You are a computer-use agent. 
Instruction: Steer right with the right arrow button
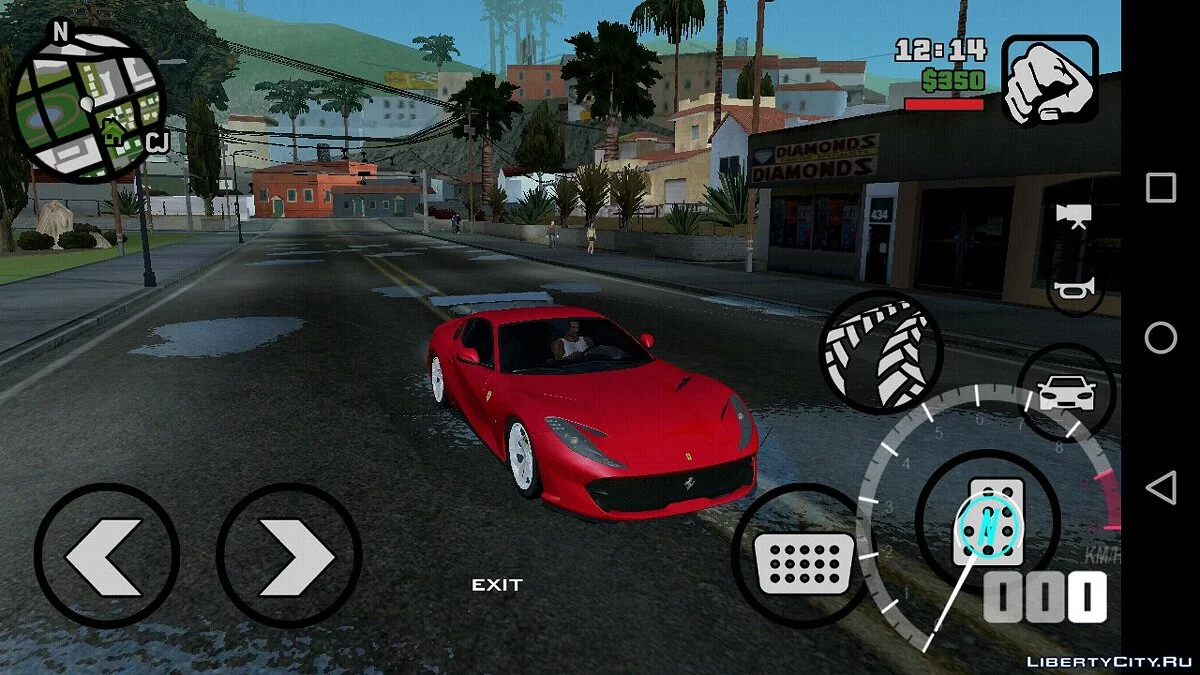point(289,556)
